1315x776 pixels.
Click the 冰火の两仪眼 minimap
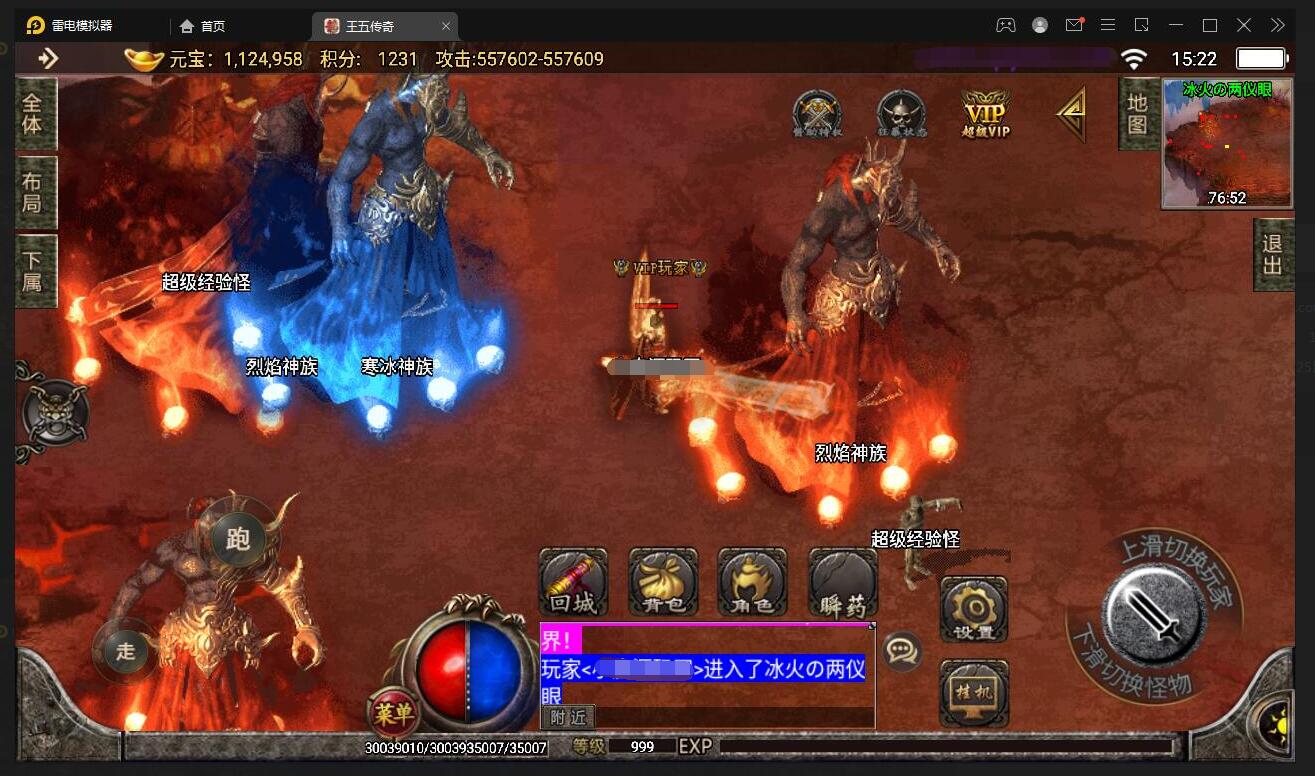coord(1213,144)
